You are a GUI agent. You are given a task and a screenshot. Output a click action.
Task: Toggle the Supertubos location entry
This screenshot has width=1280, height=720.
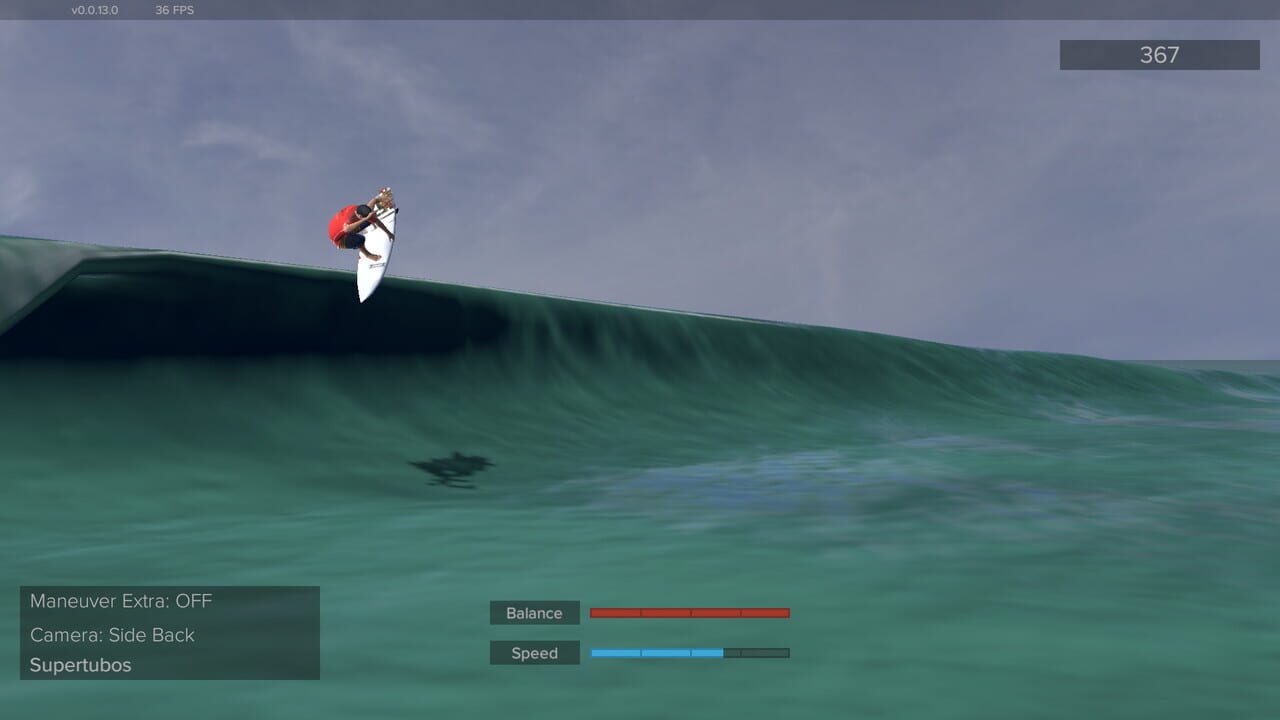point(80,664)
